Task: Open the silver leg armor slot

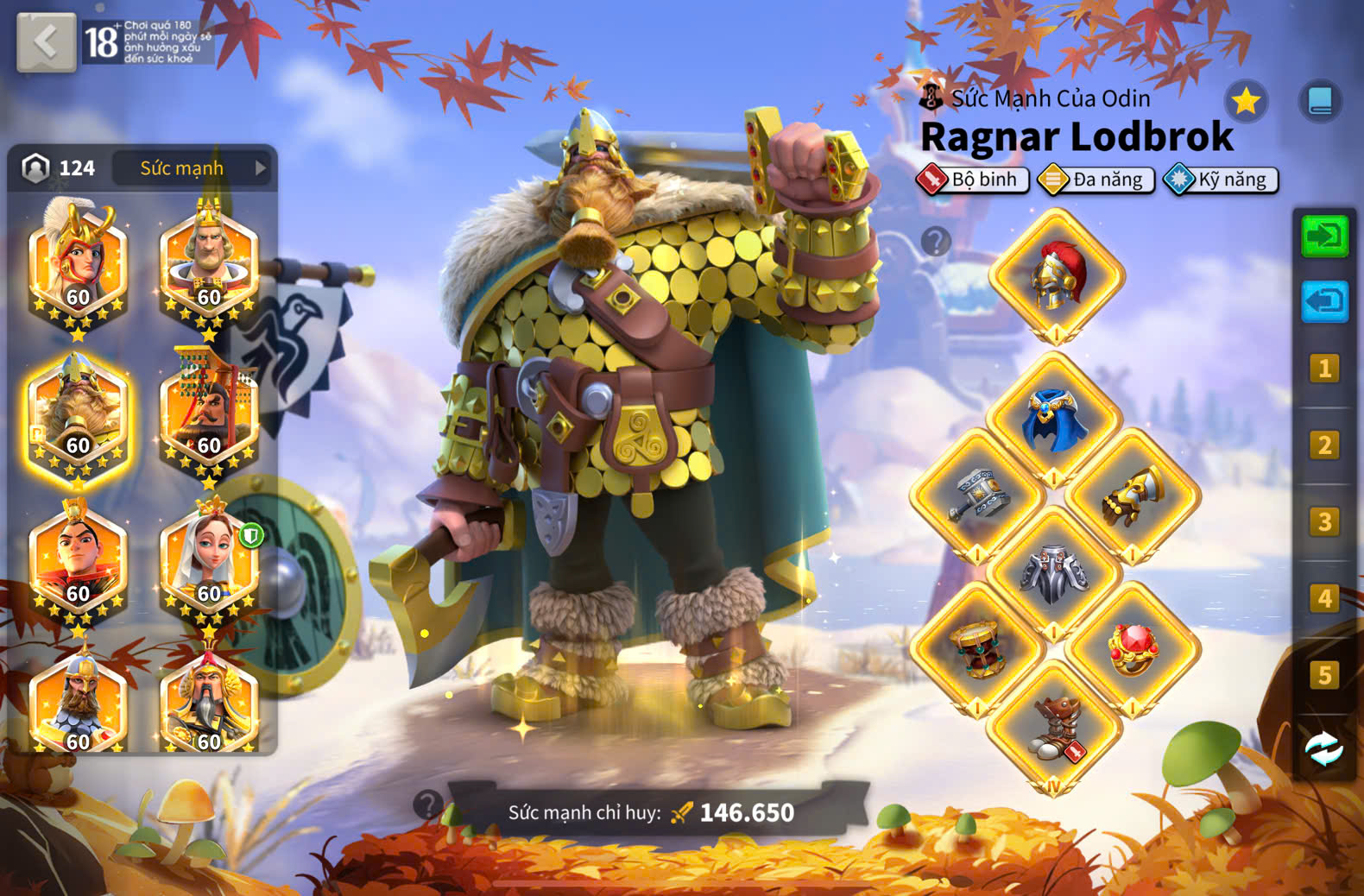Action: pos(1054,573)
